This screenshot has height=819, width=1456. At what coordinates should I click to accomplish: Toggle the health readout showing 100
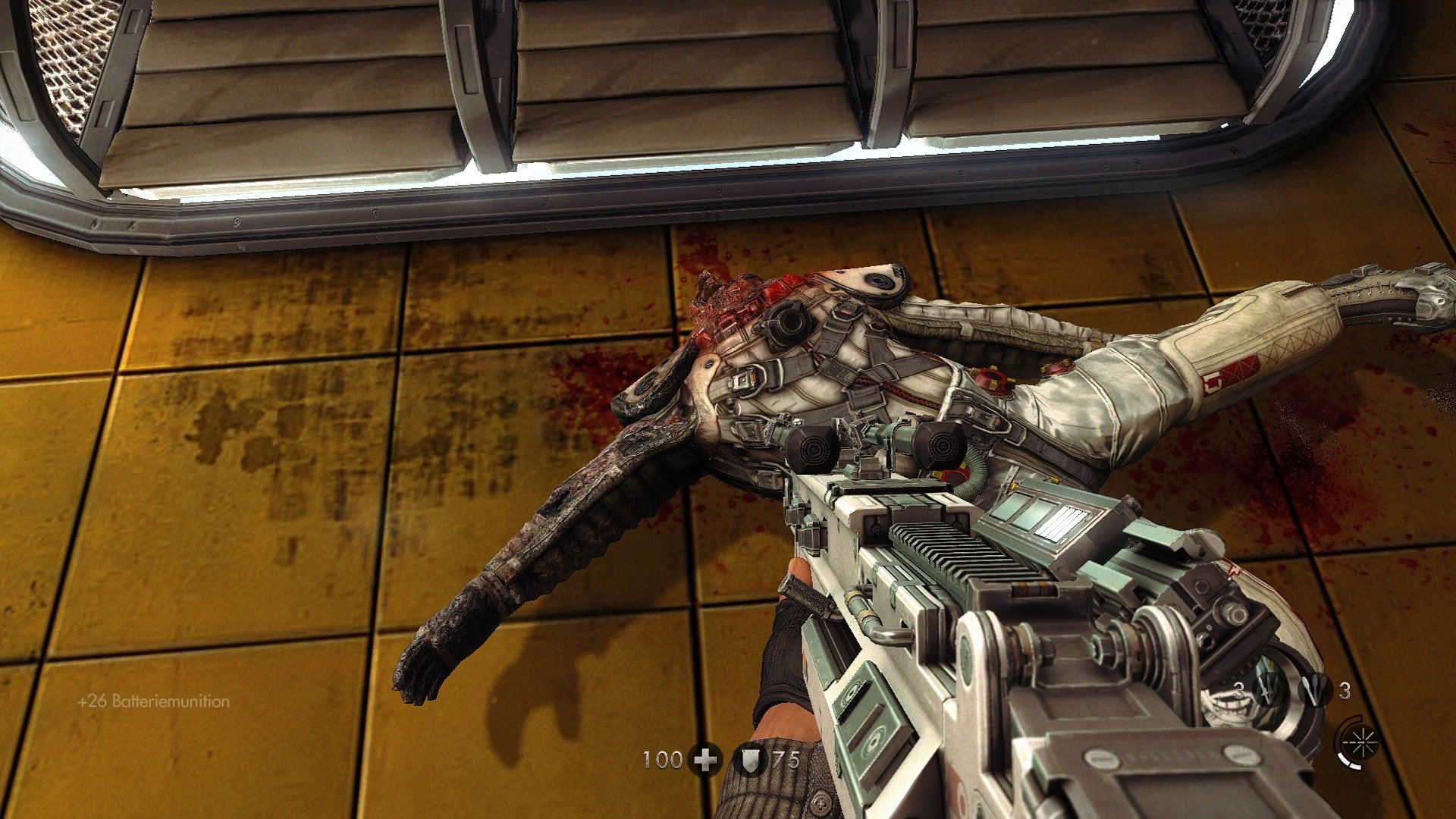click(662, 758)
